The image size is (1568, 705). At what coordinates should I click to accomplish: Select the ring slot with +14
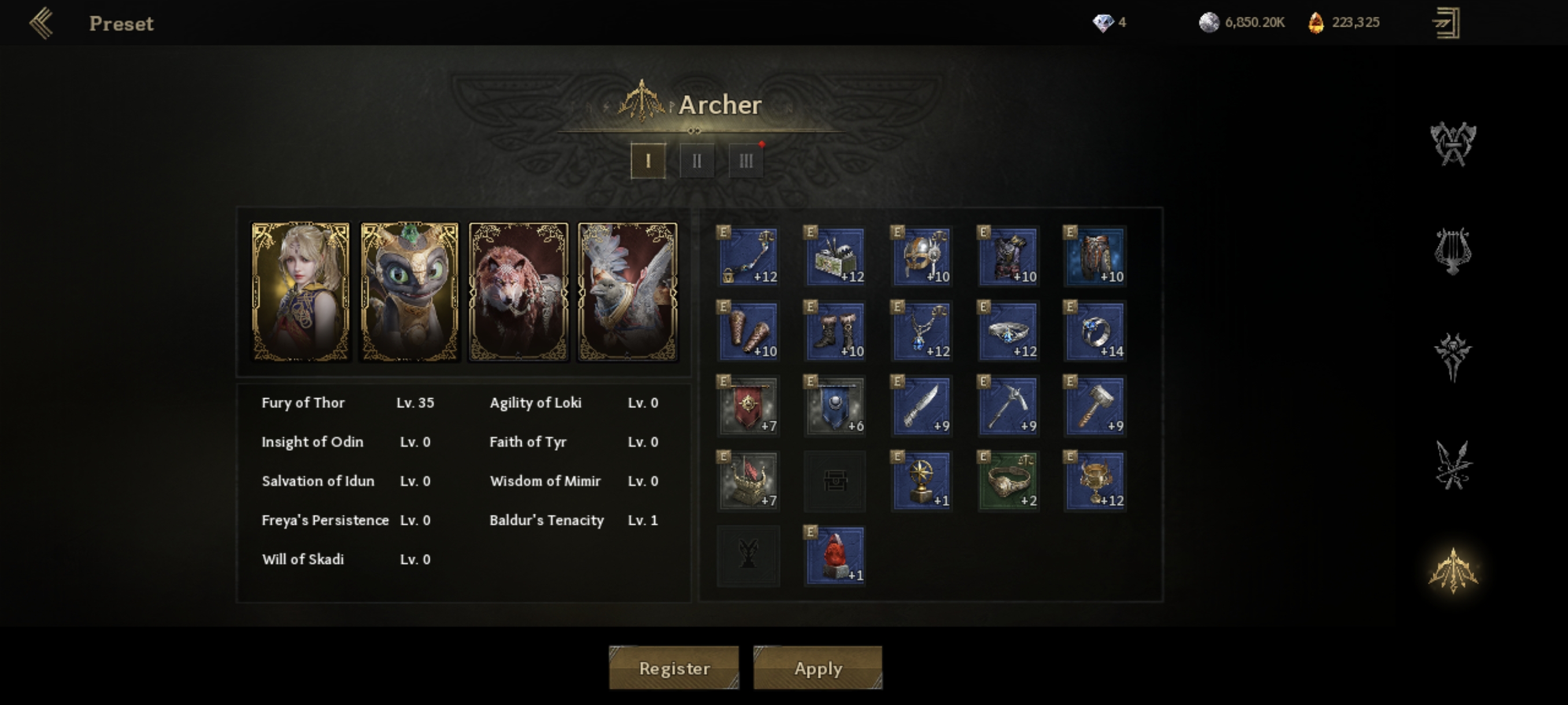pyautogui.click(x=1095, y=331)
